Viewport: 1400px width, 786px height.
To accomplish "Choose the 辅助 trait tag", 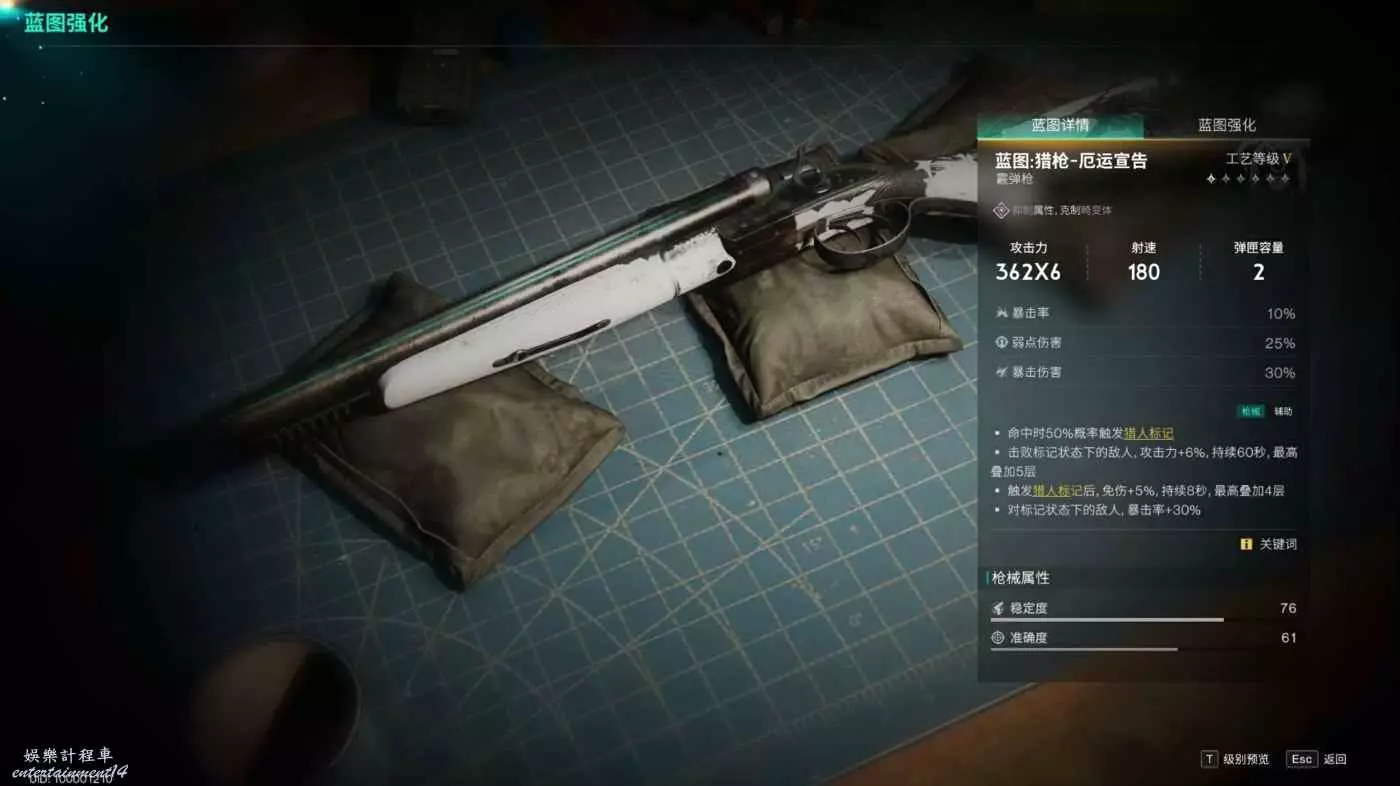I will pos(1283,411).
